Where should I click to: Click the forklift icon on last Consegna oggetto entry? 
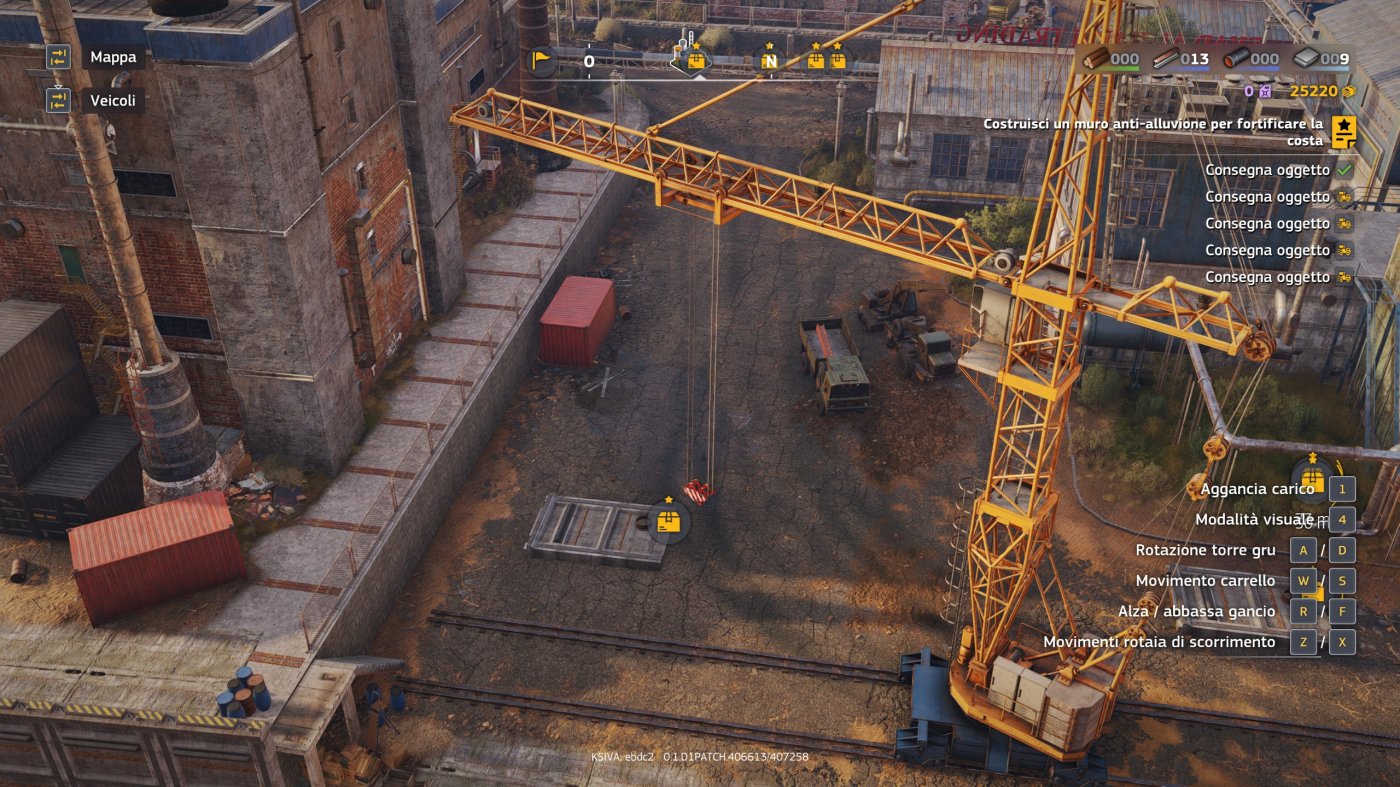1345,277
